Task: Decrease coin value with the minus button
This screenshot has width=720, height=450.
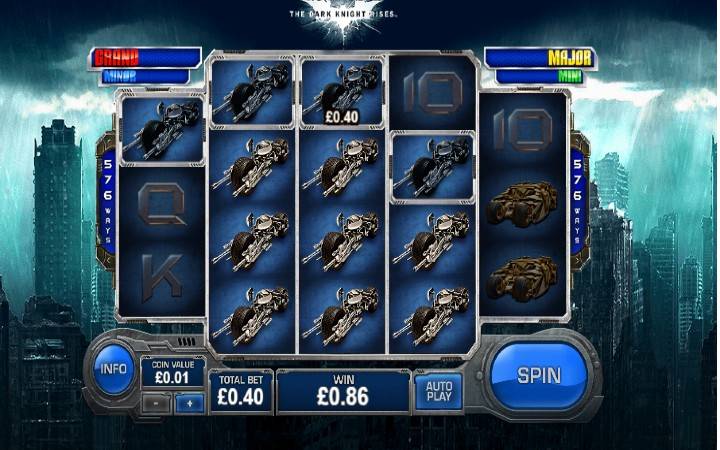Action: (x=158, y=400)
